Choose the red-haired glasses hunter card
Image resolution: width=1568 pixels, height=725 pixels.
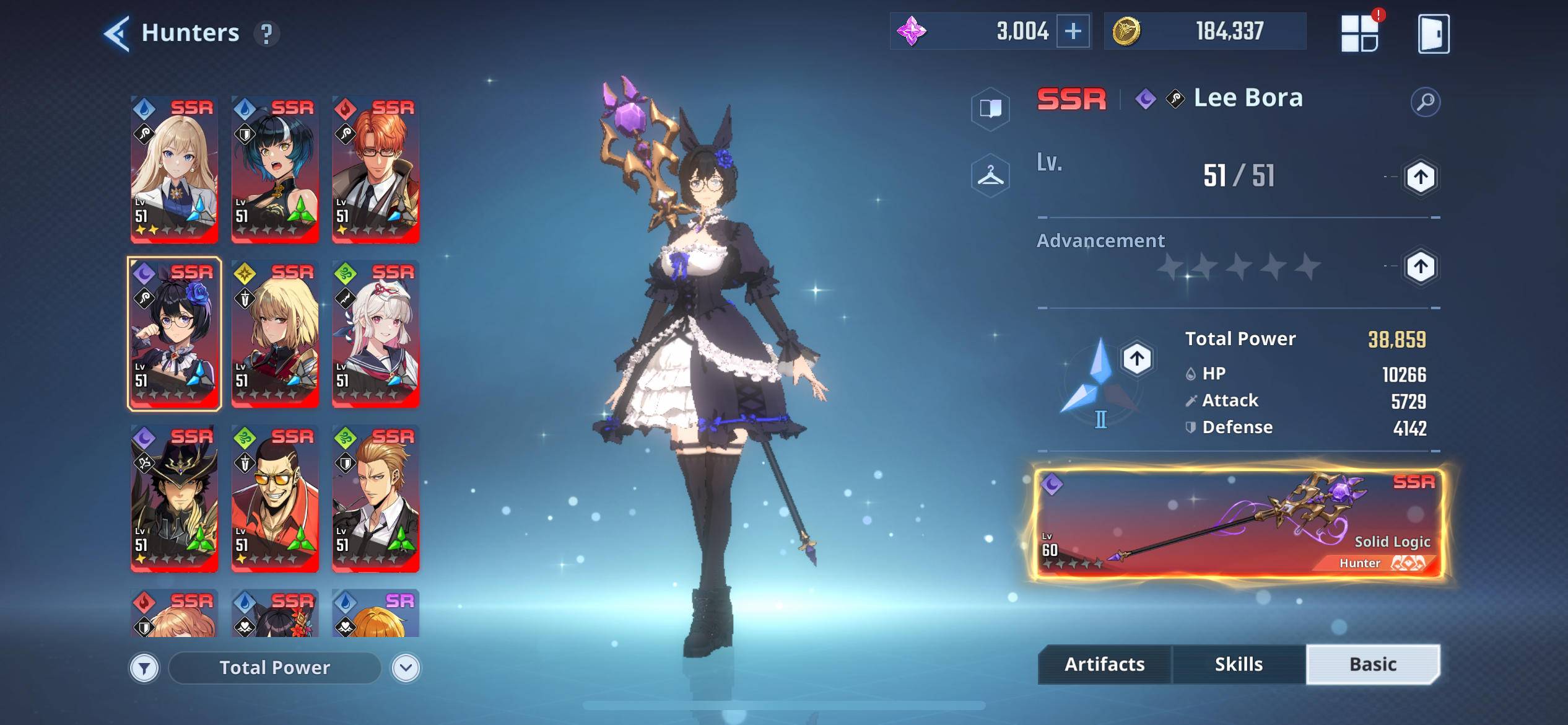pyautogui.click(x=375, y=169)
